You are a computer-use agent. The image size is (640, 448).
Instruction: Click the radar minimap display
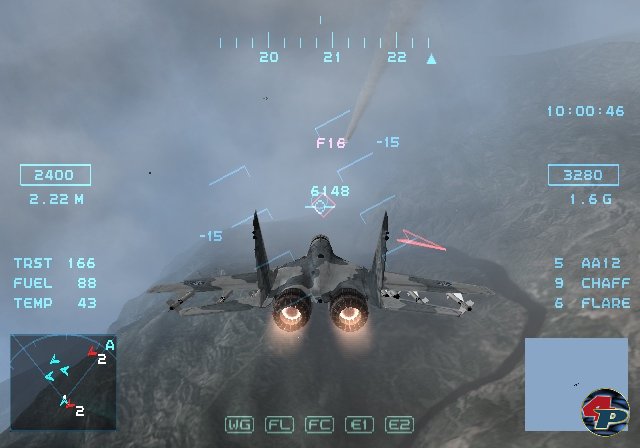62,376
